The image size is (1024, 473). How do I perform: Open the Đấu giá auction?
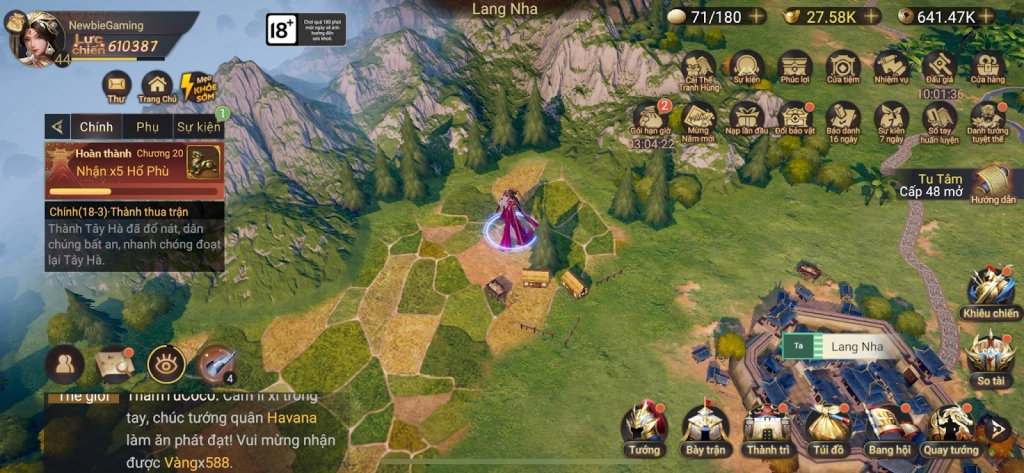(x=940, y=68)
